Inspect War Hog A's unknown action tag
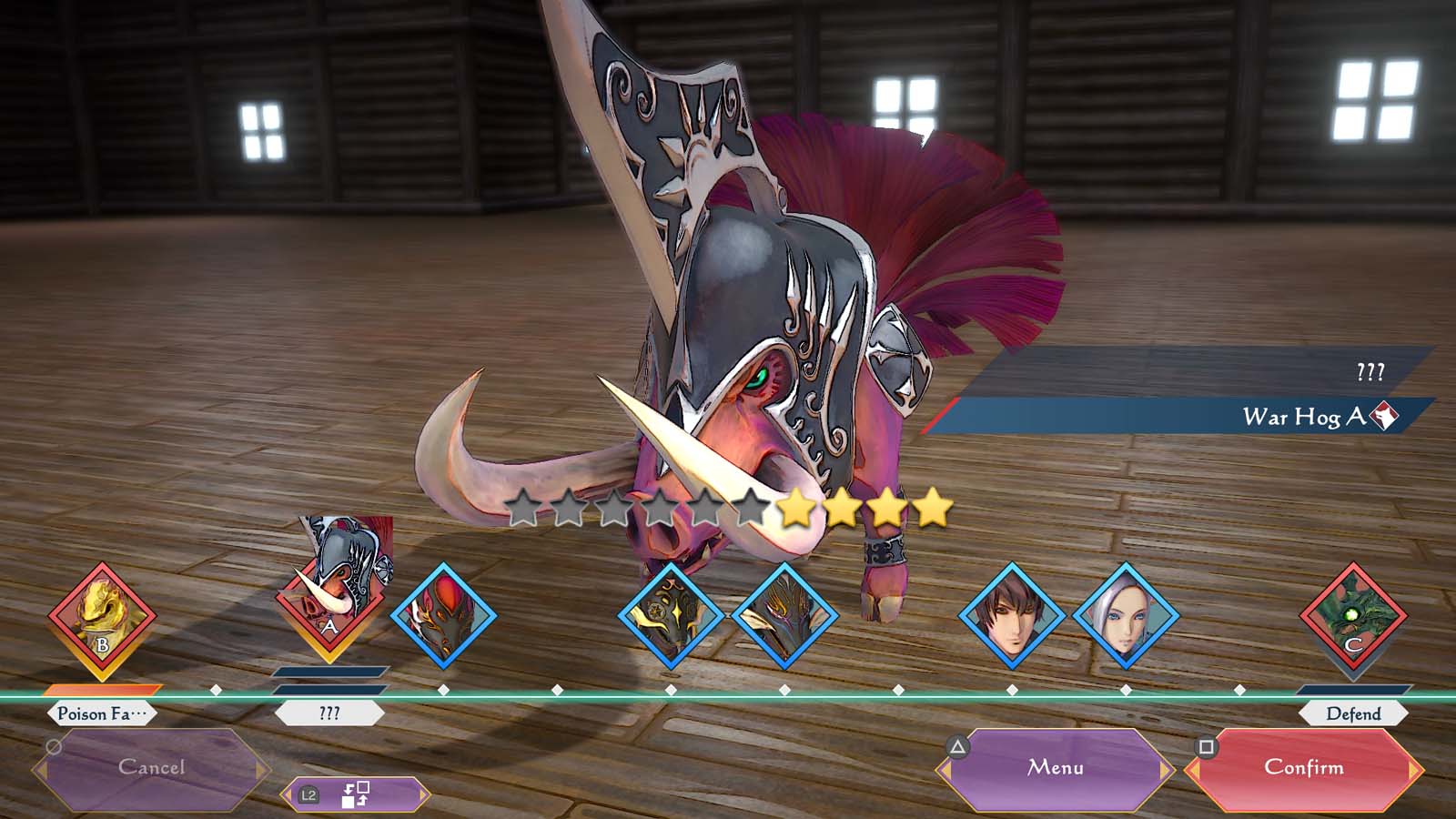 [x=329, y=713]
